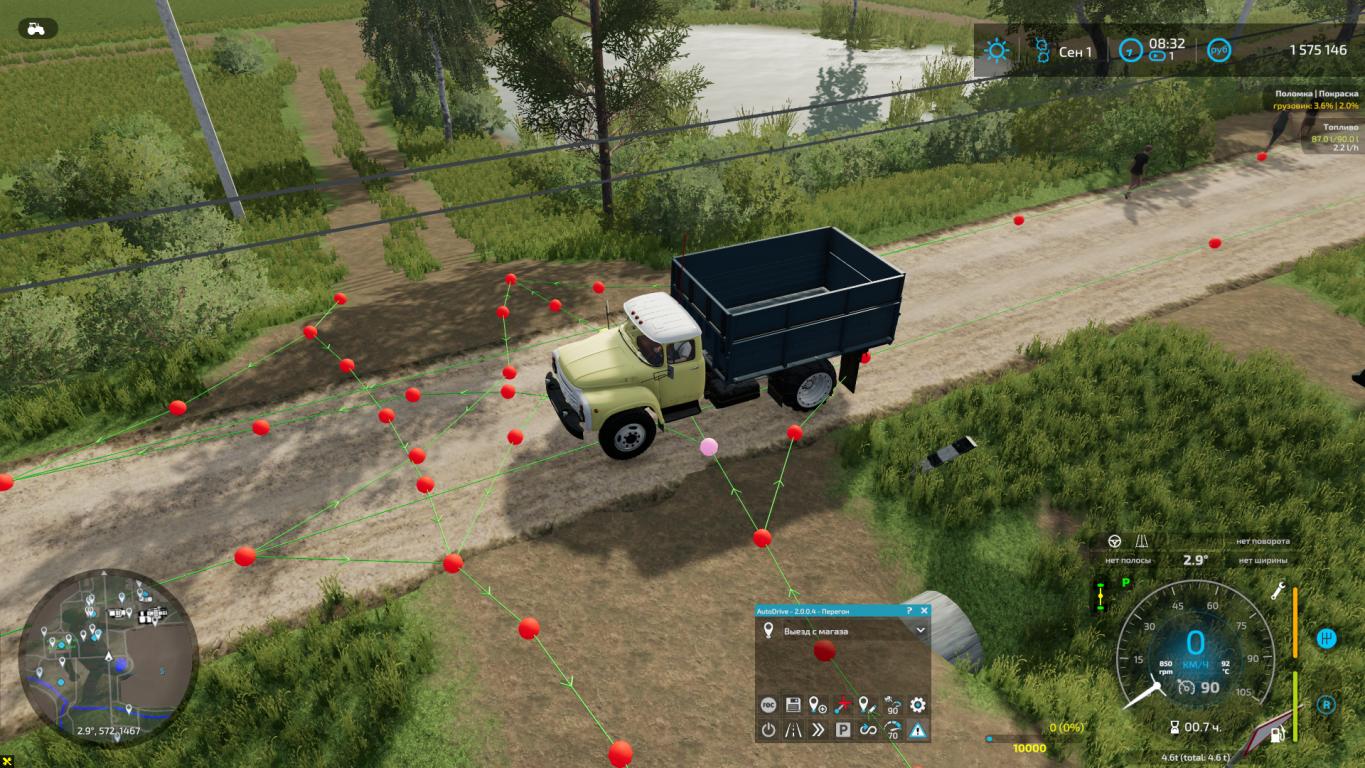Toggle the infinity loop mode icon
The image size is (1365, 768).
[x=868, y=730]
